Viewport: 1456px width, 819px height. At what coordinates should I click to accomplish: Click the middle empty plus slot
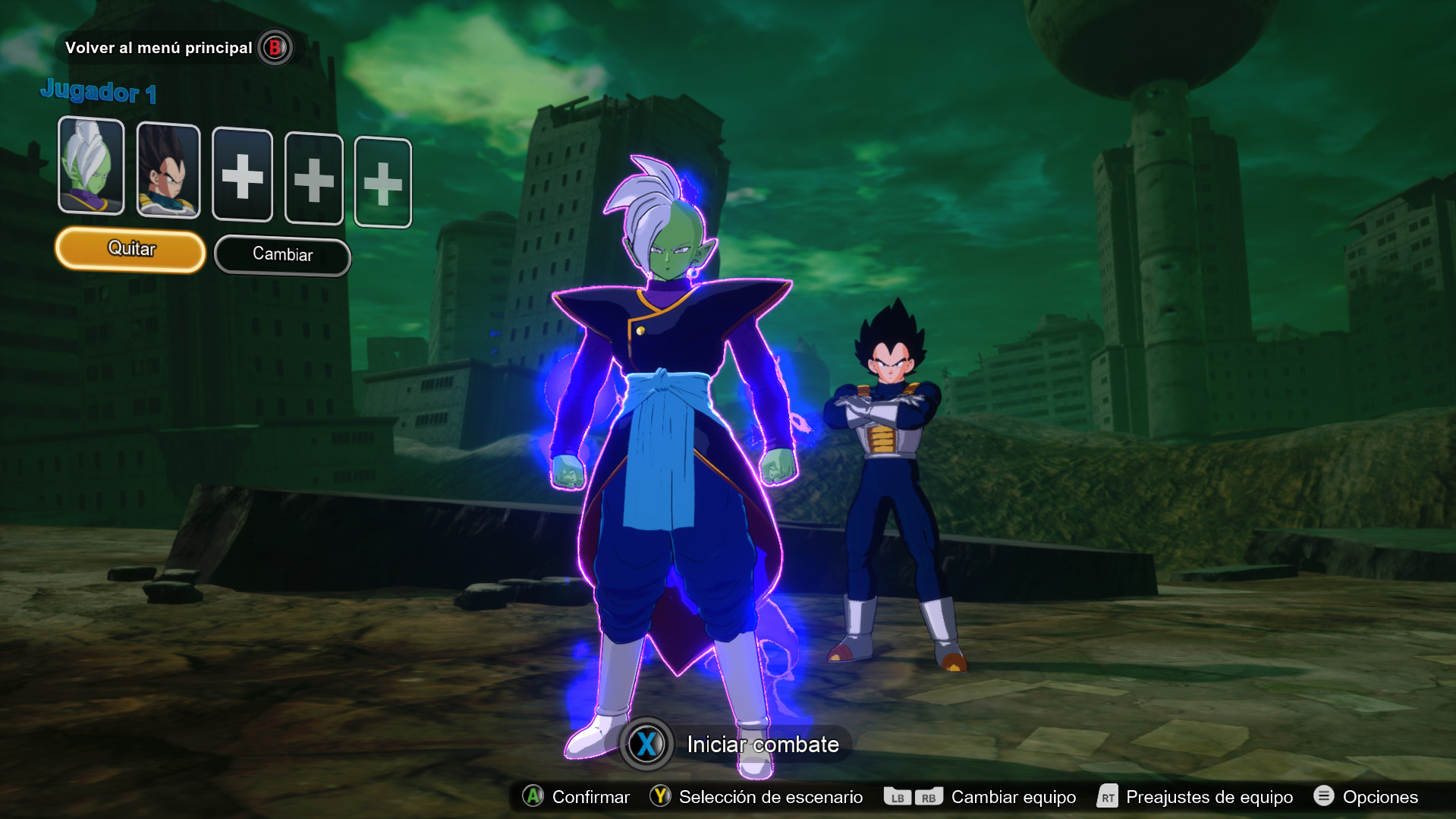(x=313, y=179)
